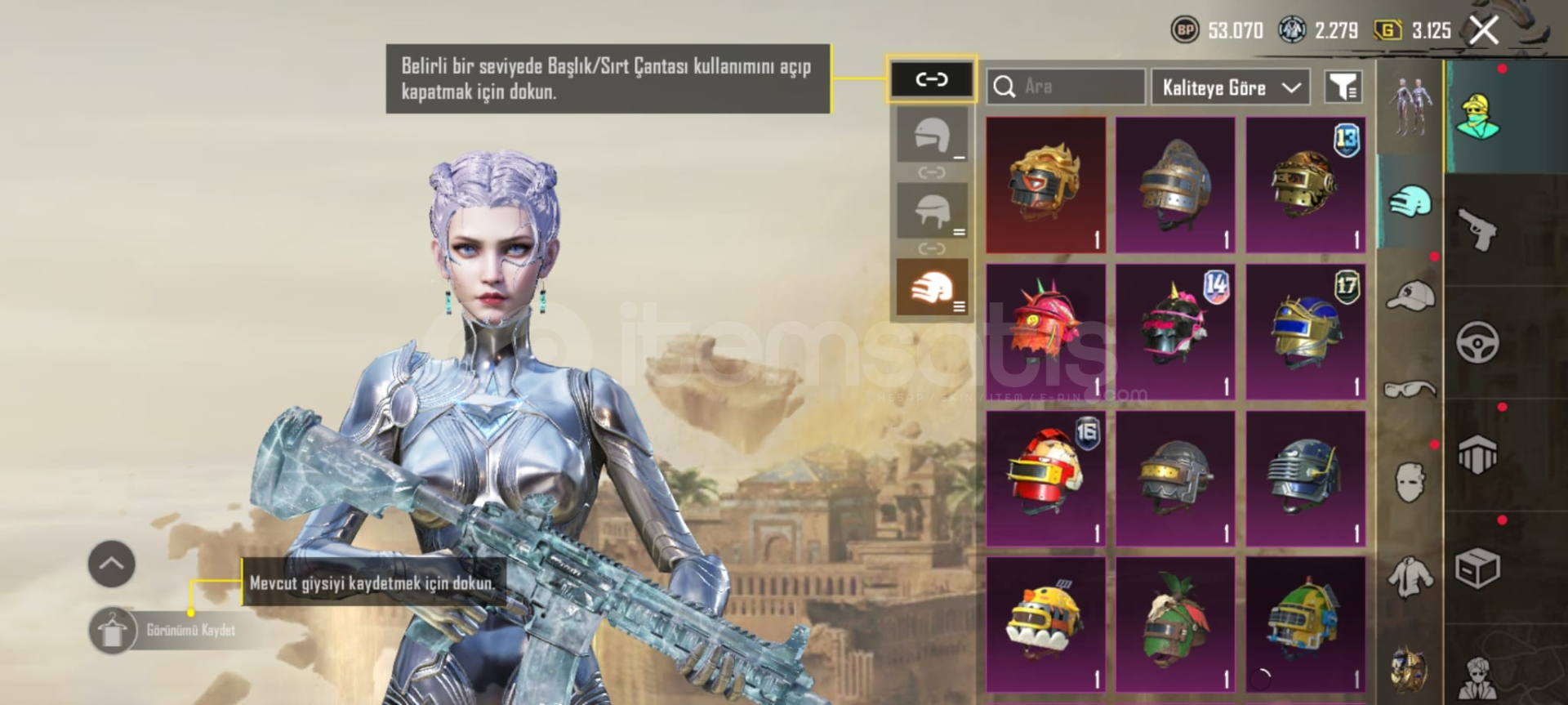Switch to the level 1 helmet slot
Screen dimensions: 1568x705
point(932,136)
